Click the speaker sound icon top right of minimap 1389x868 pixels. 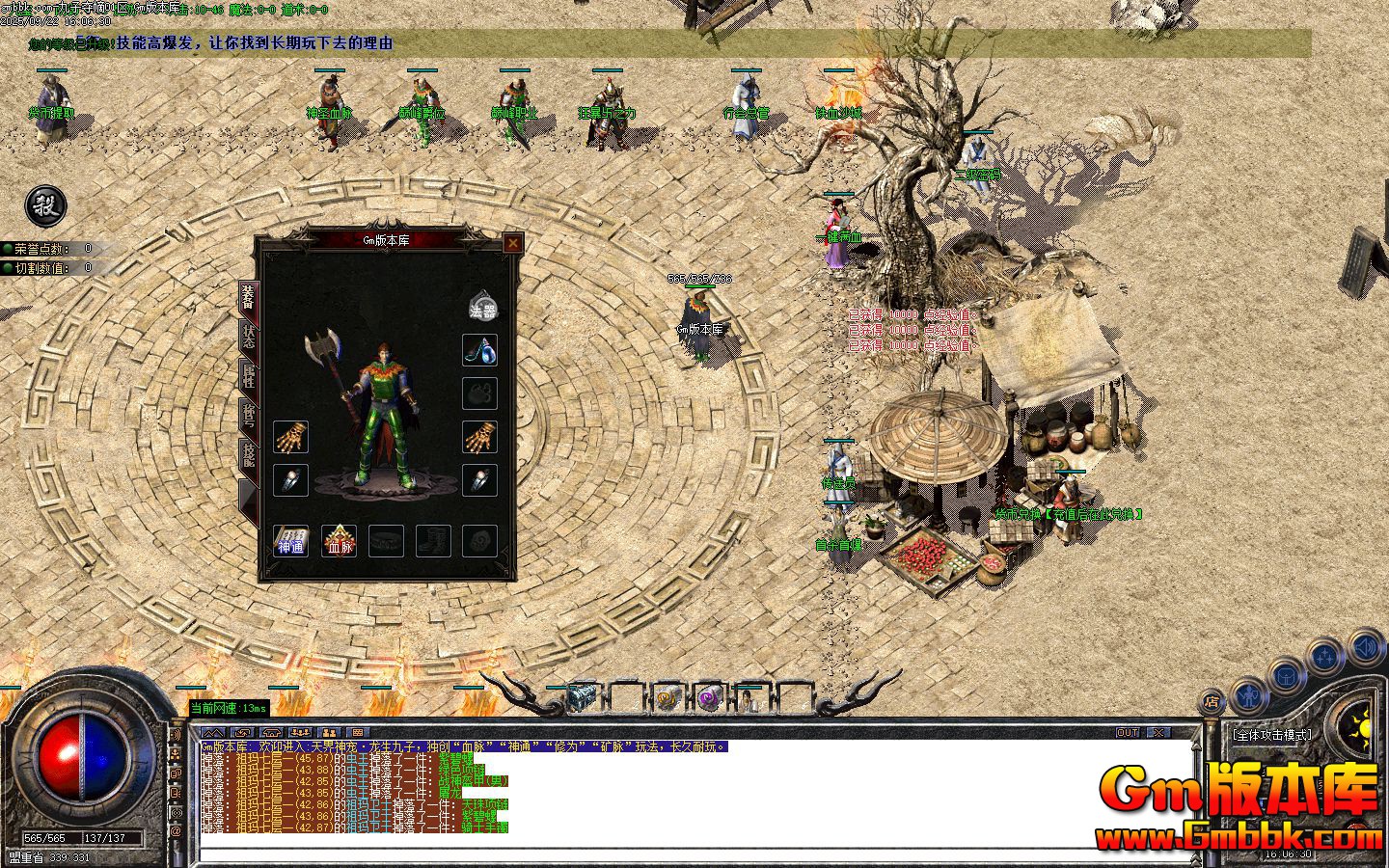(1365, 649)
